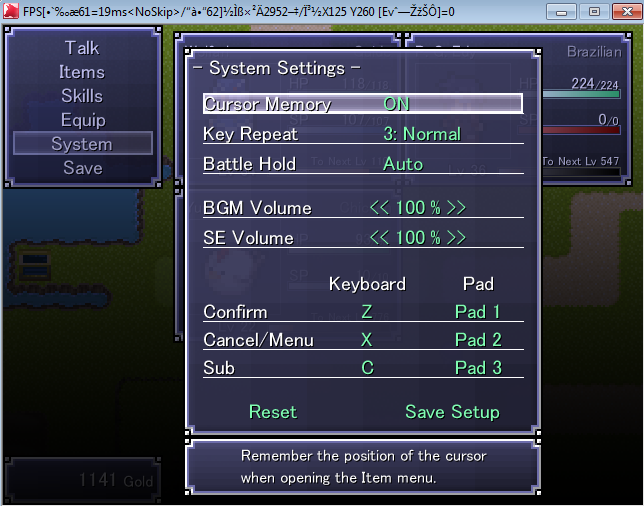Change the Confirm binding Pad 1
644x506 pixels.
[477, 312]
